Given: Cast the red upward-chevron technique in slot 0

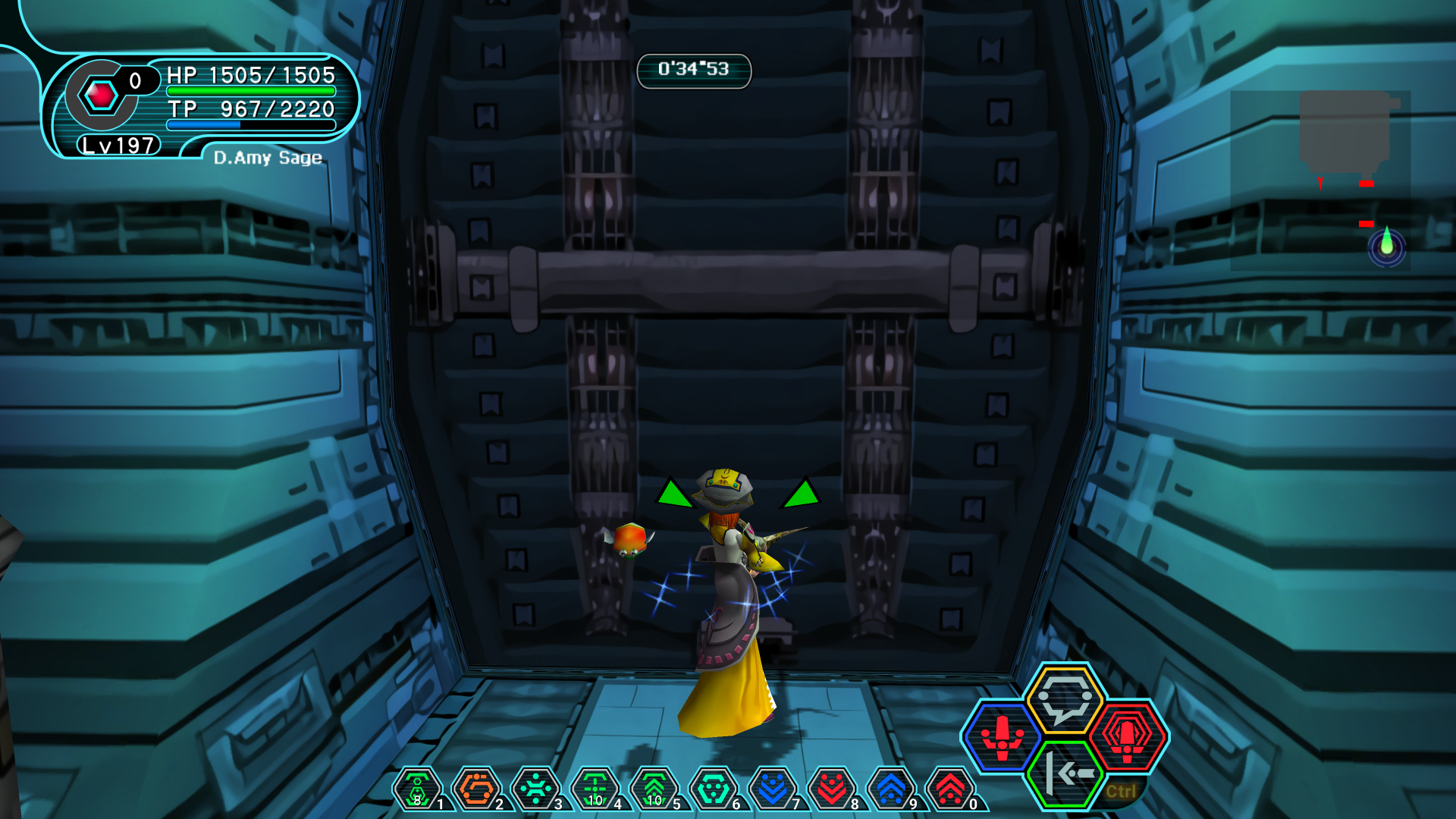Looking at the screenshot, I should (950, 789).
